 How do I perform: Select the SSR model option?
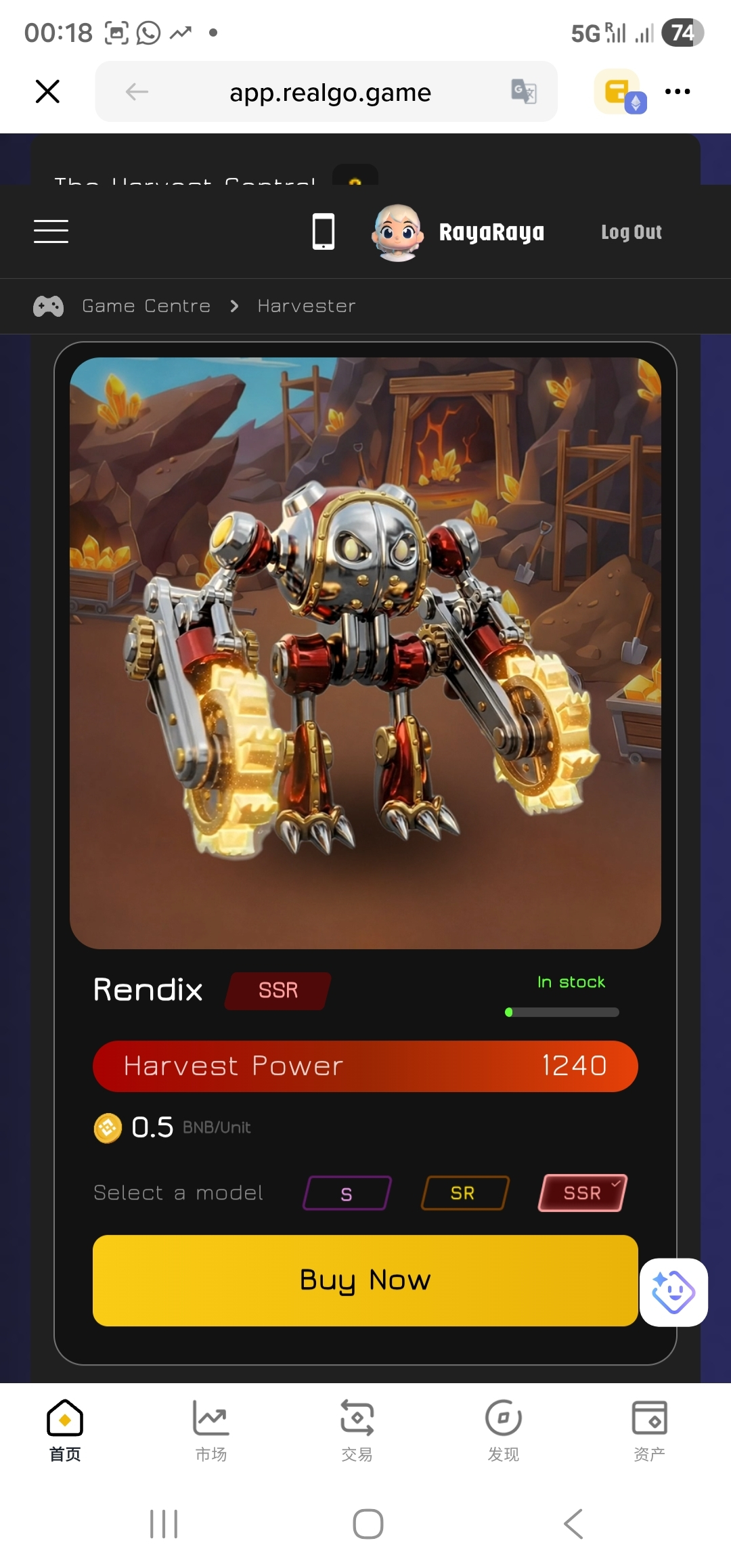coord(582,1193)
